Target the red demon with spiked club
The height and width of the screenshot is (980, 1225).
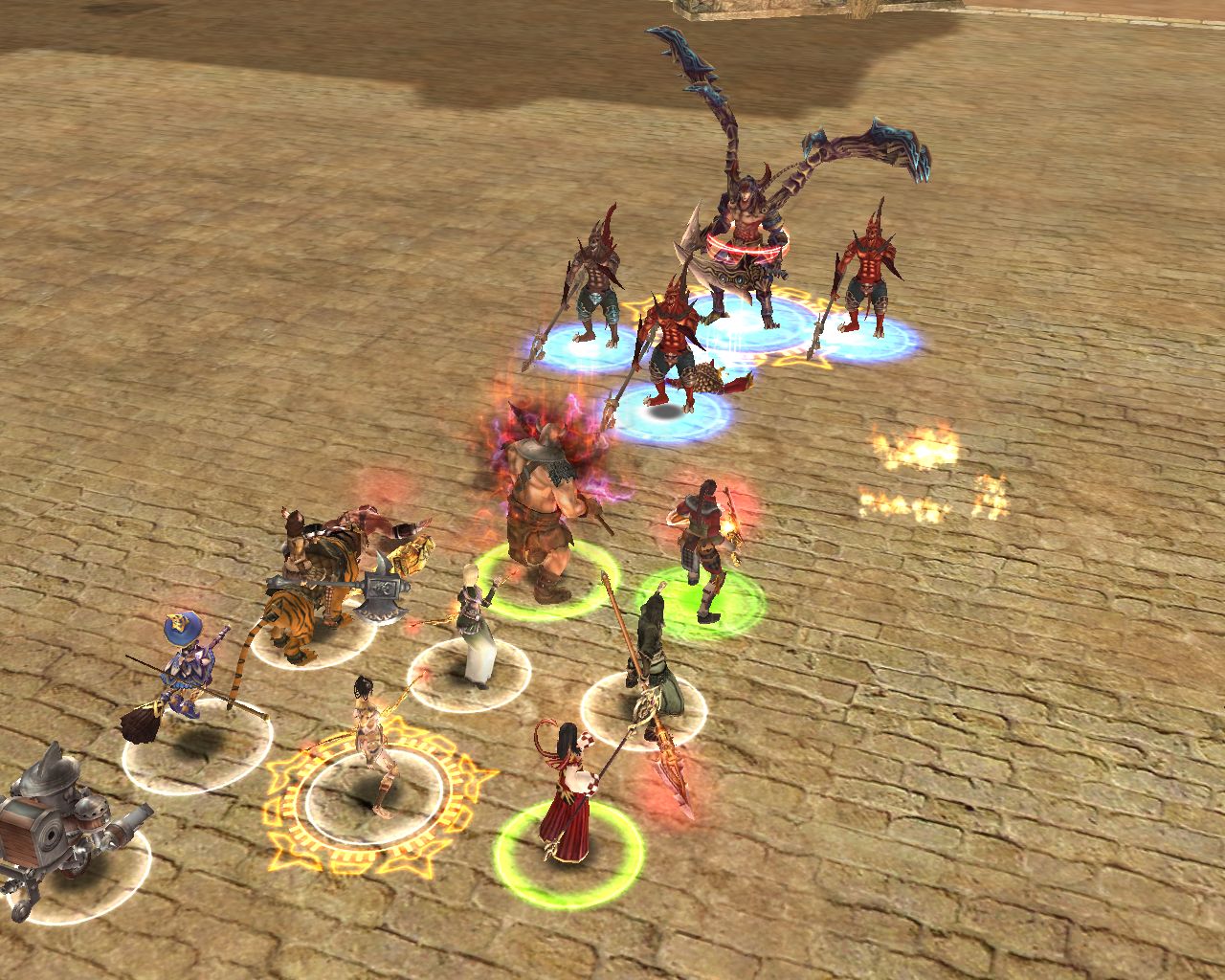[x=673, y=345]
